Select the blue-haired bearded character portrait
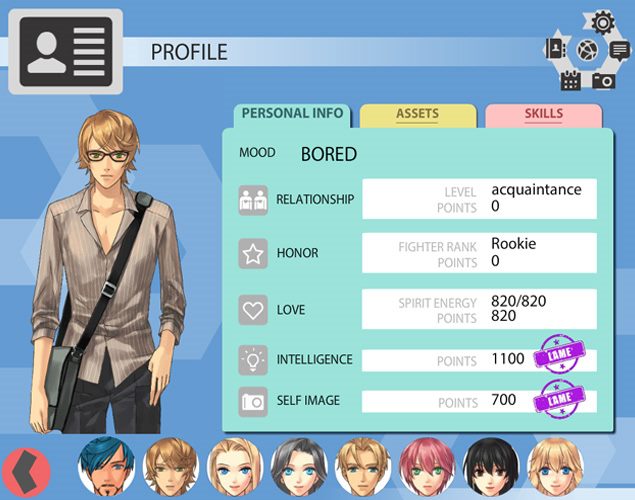635x500 pixels. (x=107, y=466)
